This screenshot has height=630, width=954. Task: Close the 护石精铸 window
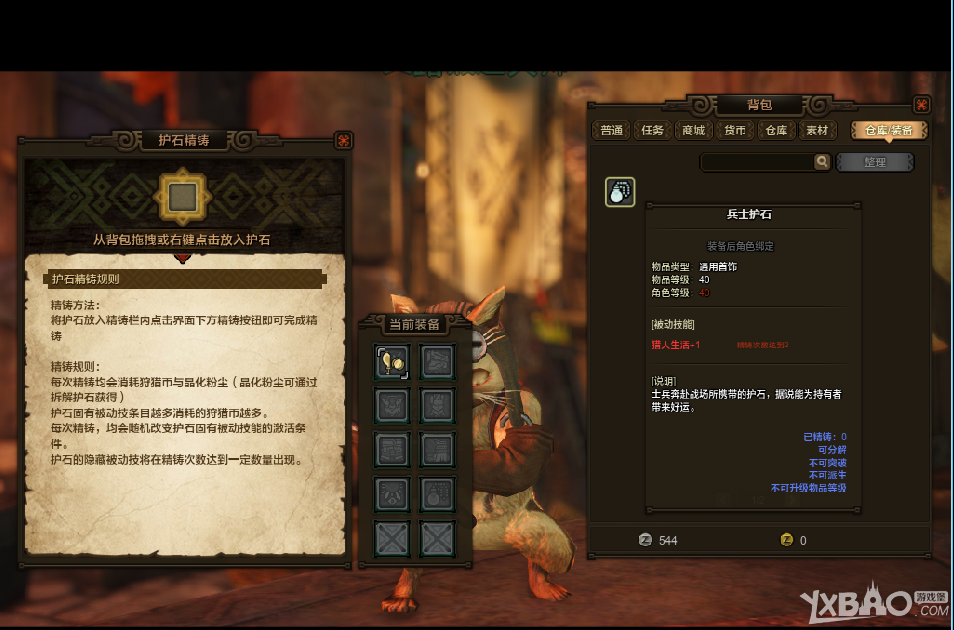(343, 140)
